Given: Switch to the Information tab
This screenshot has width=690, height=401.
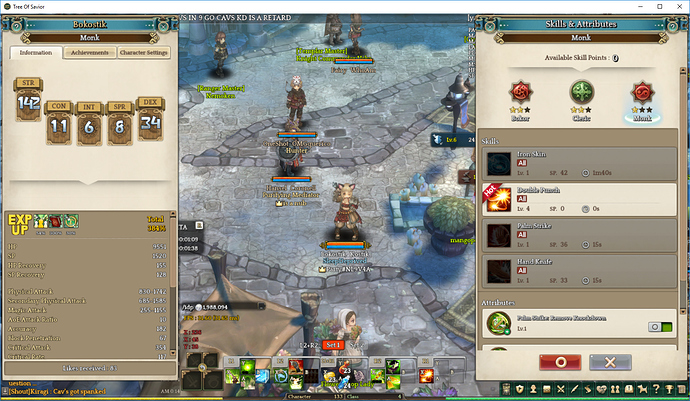Looking at the screenshot, I should tap(36, 53).
